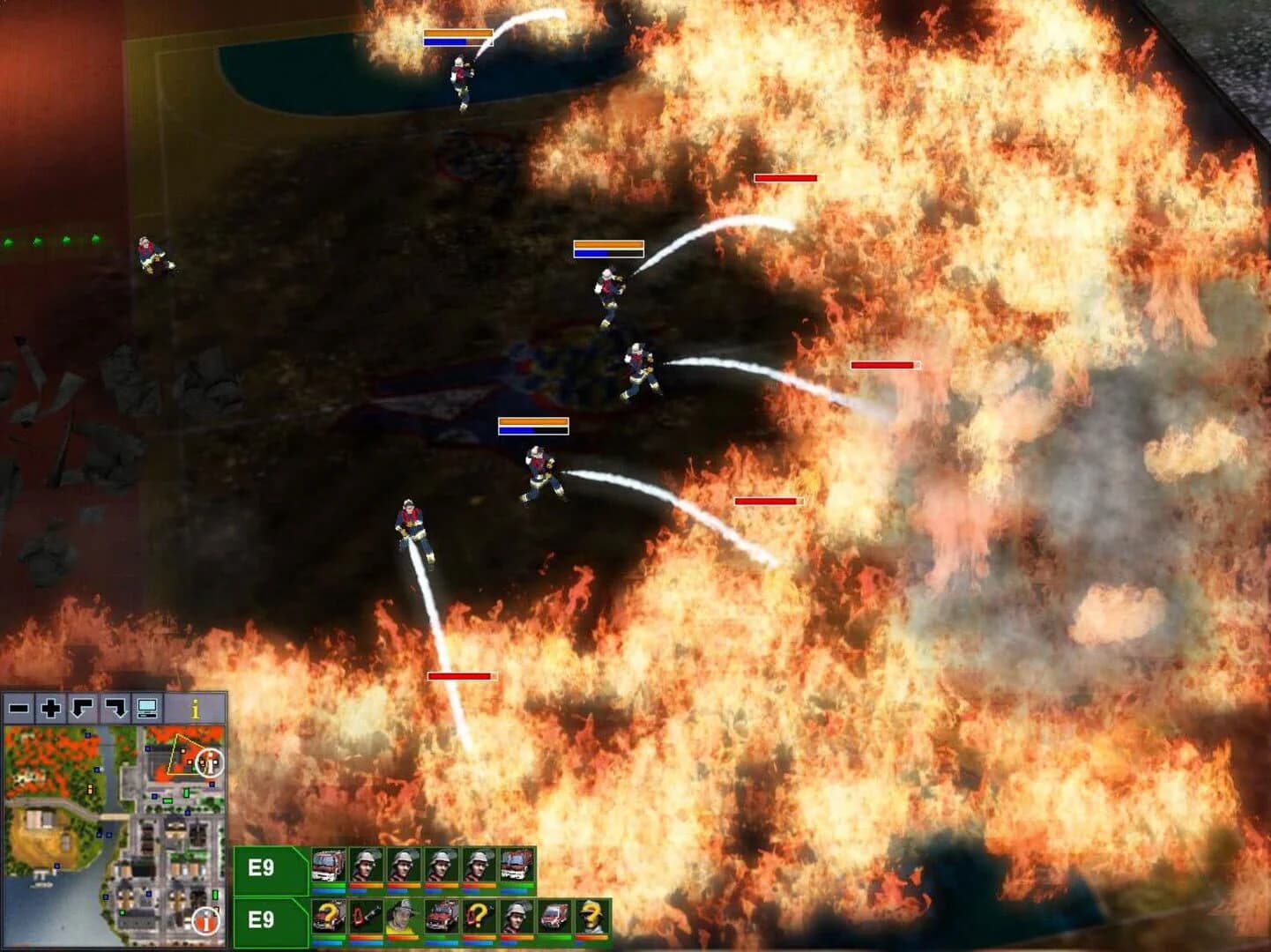The height and width of the screenshot is (952, 1271).
Task: Click the second question-mark unit slot in the lower E9 row
Action: click(478, 916)
